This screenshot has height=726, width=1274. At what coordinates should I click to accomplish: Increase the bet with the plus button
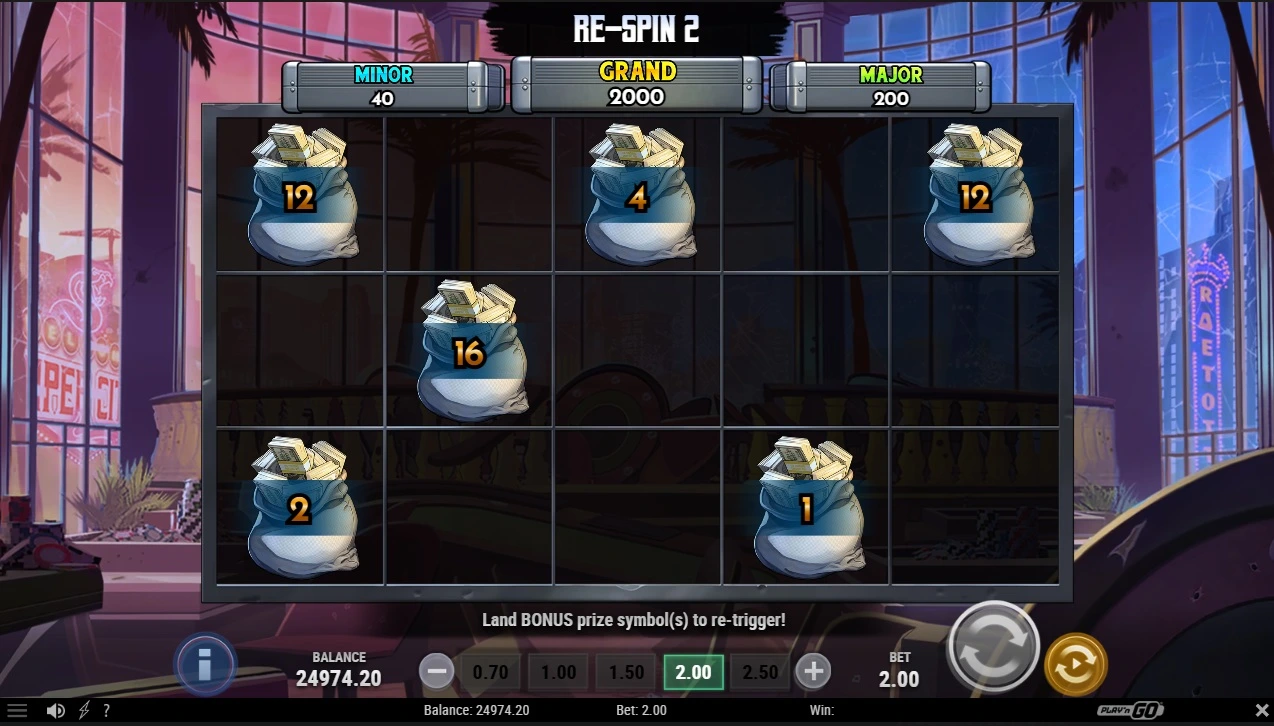point(813,672)
